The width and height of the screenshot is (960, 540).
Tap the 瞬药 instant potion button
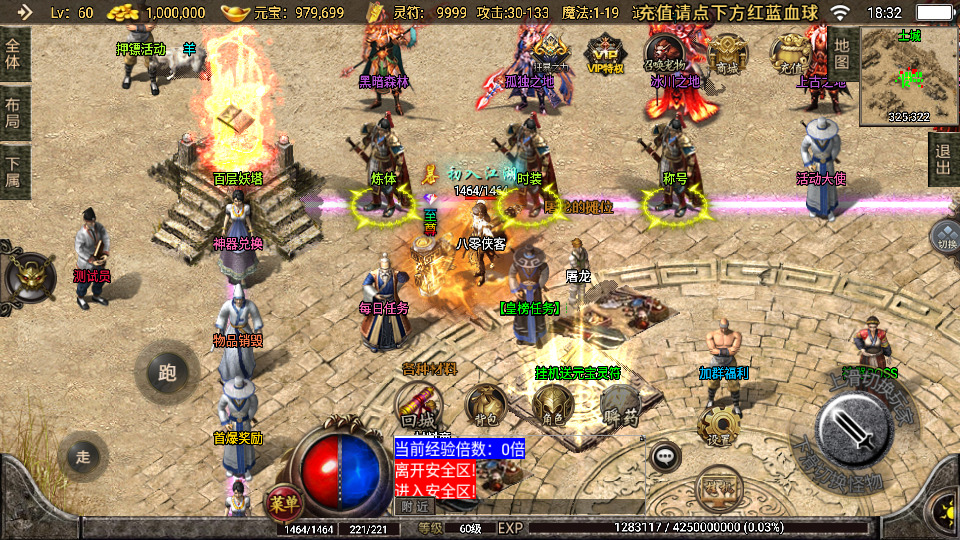click(619, 406)
